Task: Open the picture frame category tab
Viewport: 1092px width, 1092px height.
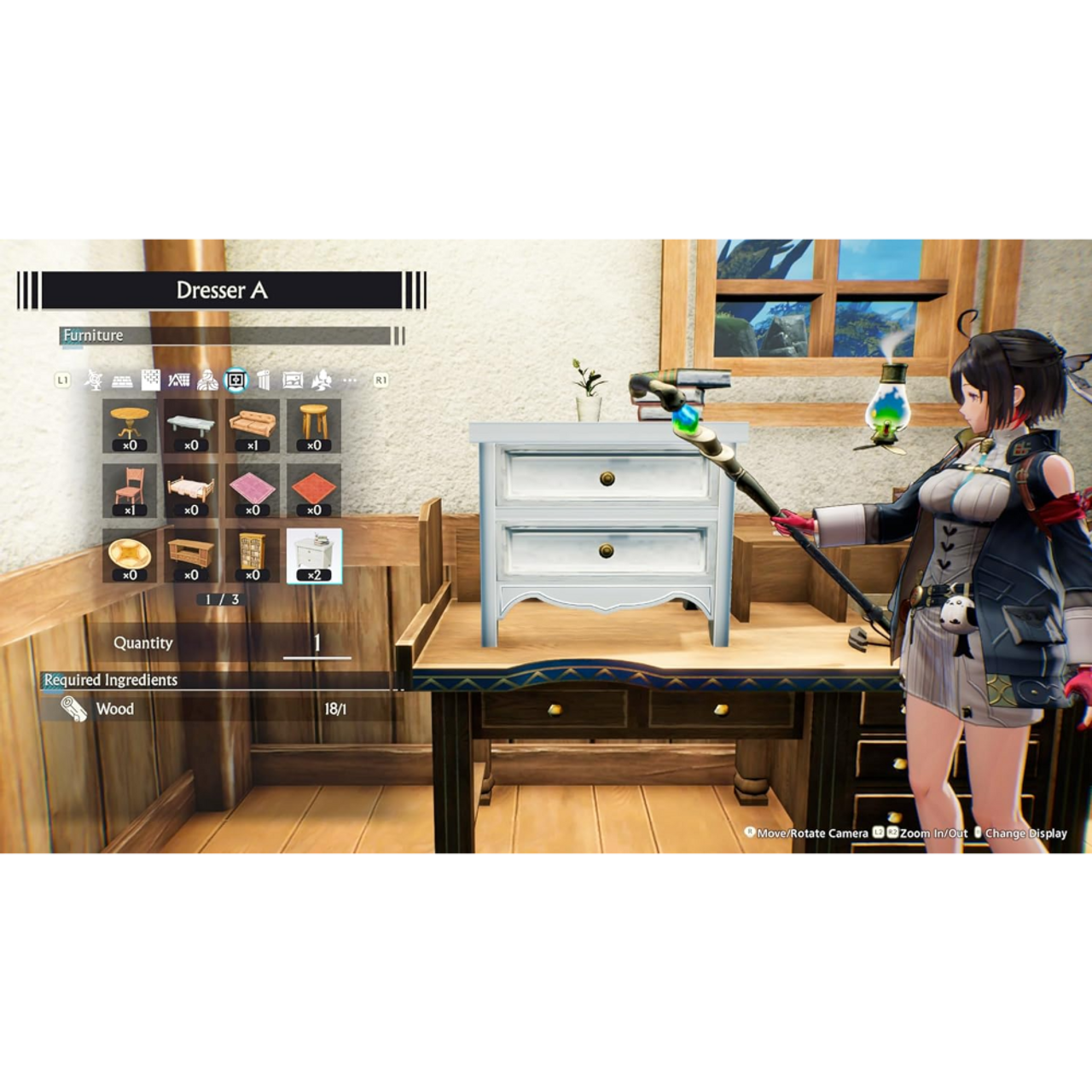Action: point(294,381)
